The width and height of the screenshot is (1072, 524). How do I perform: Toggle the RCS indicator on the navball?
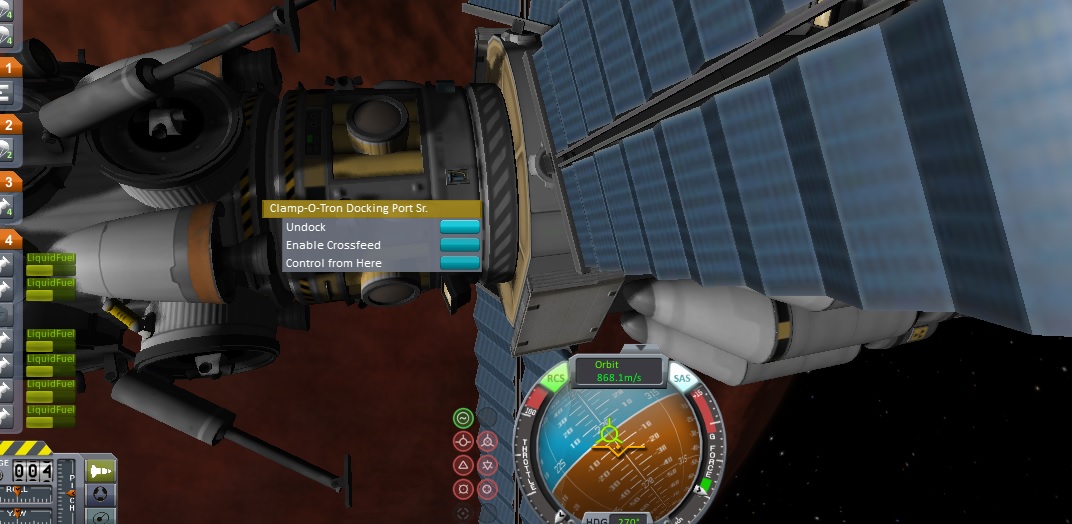coord(556,379)
